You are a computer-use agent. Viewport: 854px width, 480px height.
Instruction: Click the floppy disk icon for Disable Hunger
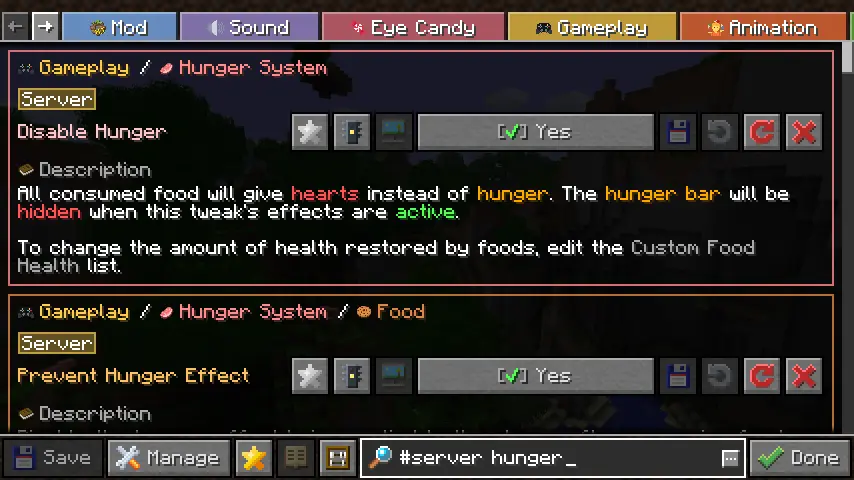678,132
